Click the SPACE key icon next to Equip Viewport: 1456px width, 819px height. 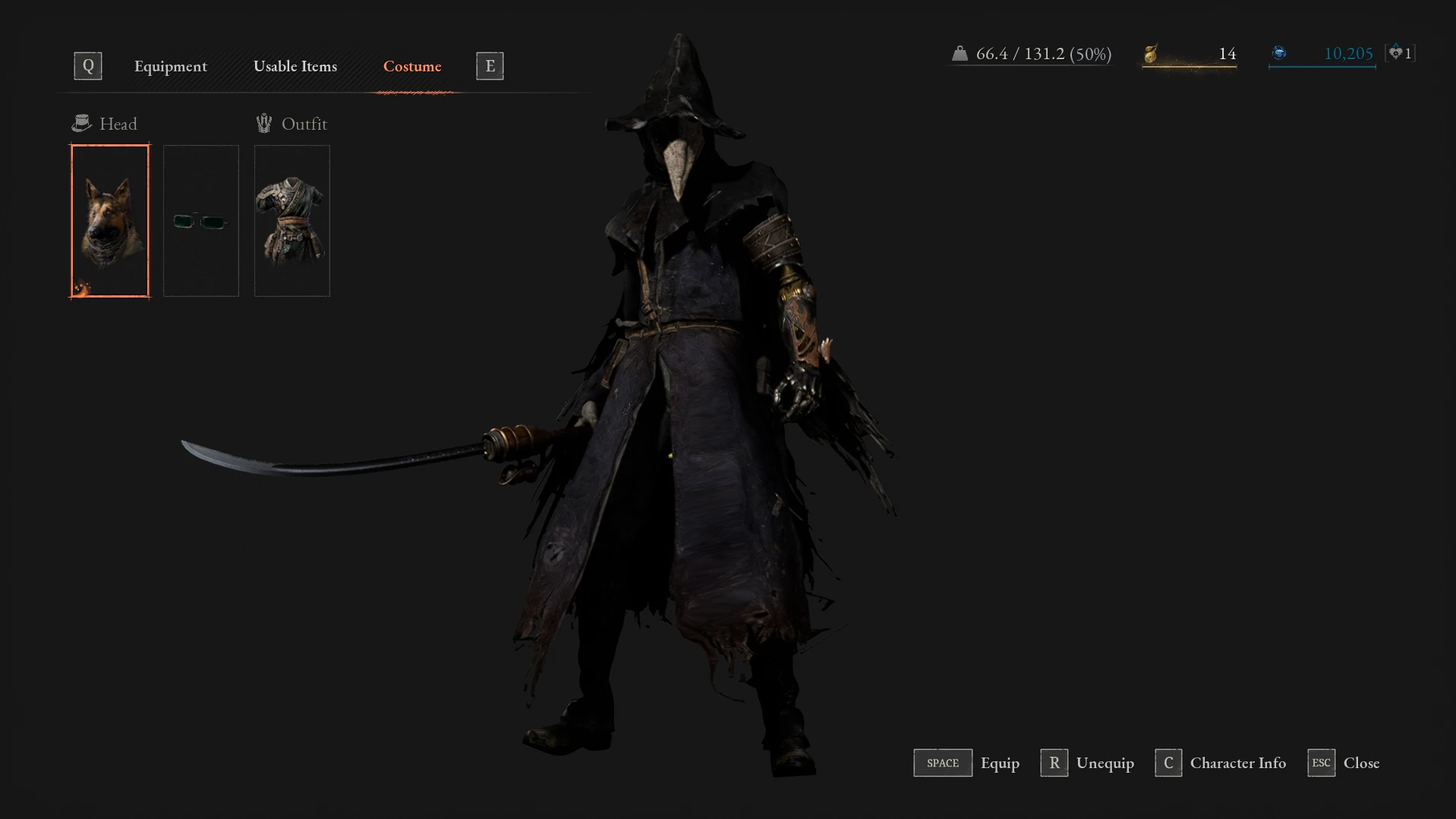pos(942,763)
